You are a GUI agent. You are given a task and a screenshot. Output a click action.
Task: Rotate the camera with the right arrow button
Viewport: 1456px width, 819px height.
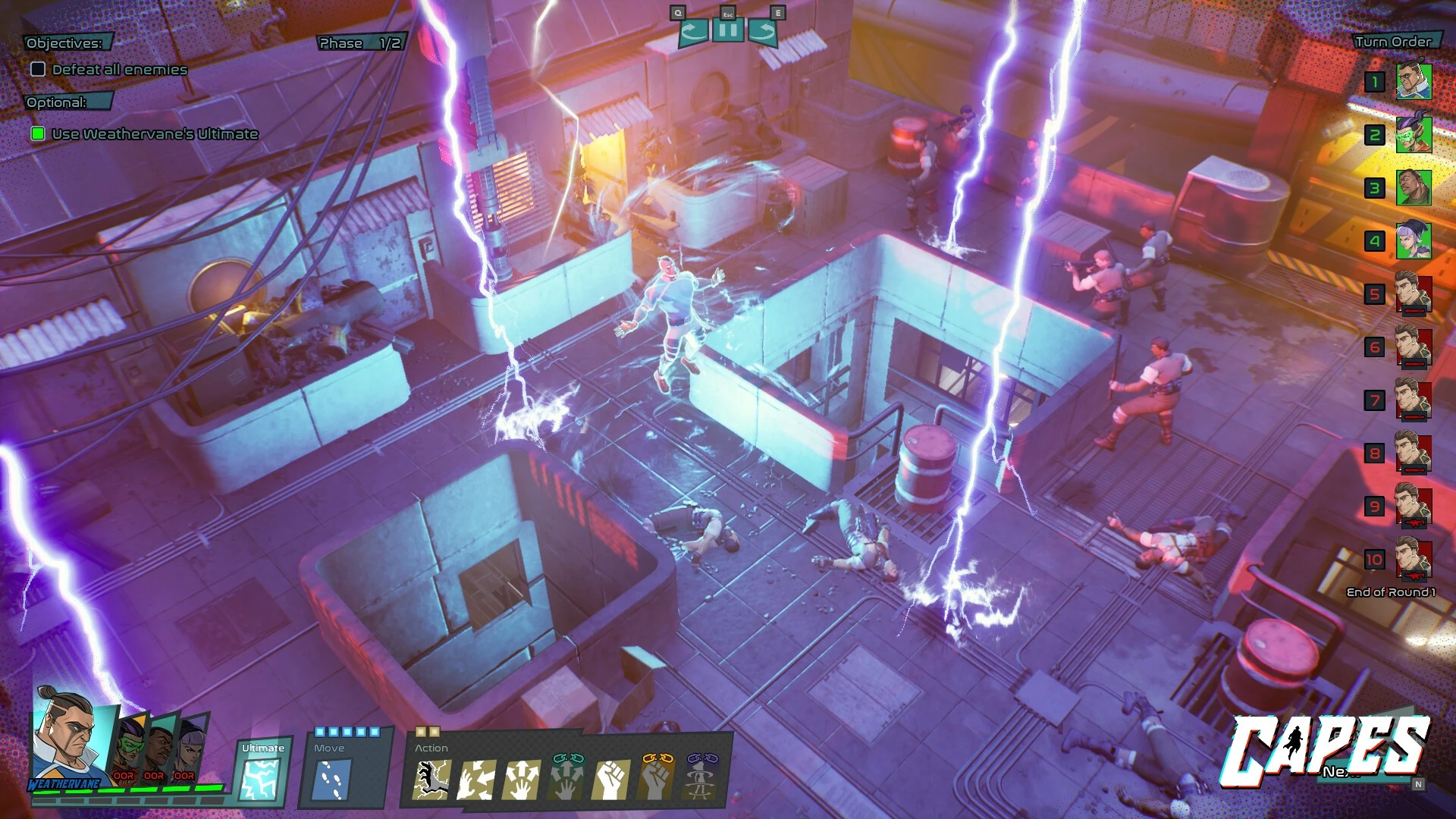(762, 31)
